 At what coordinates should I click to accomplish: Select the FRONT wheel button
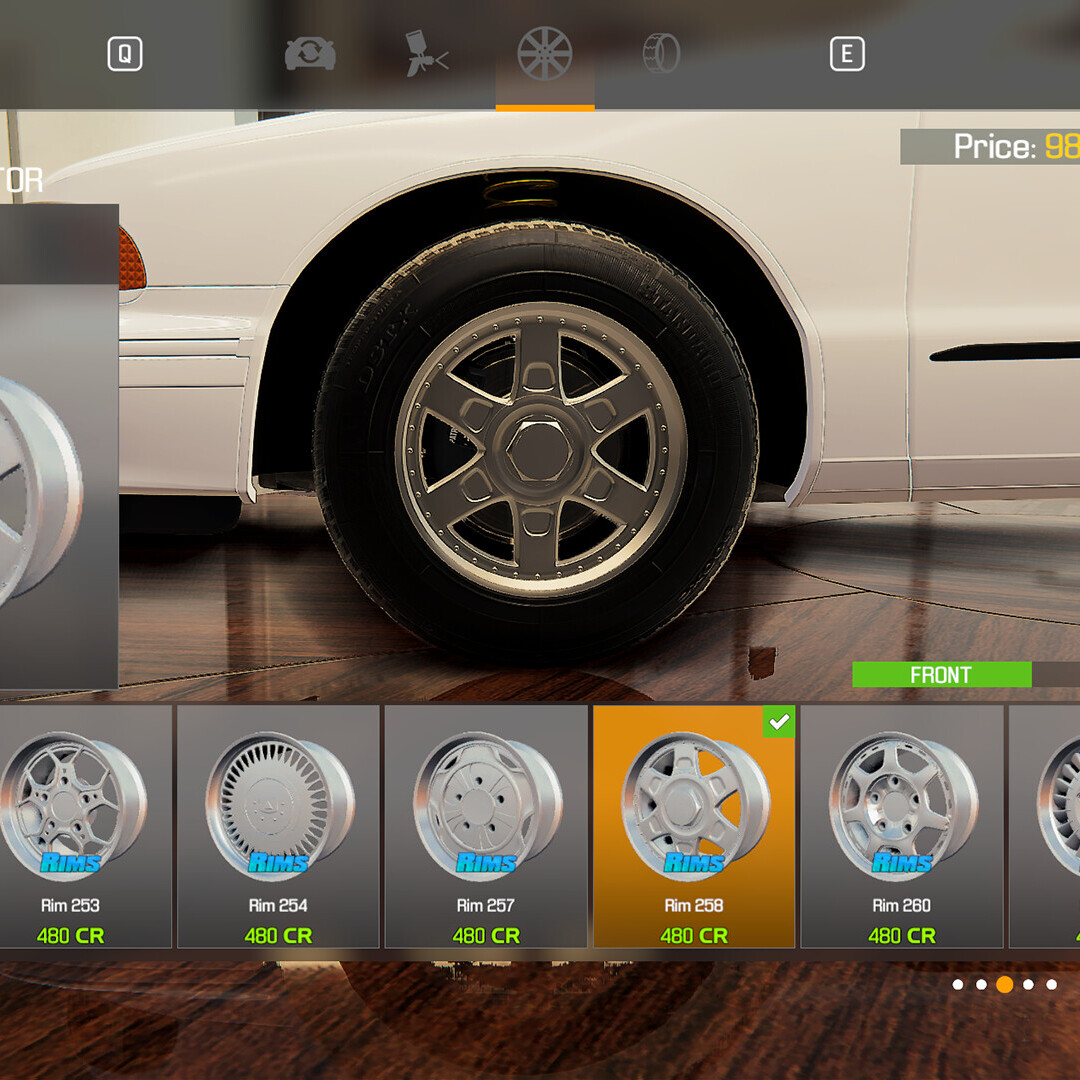(x=941, y=675)
